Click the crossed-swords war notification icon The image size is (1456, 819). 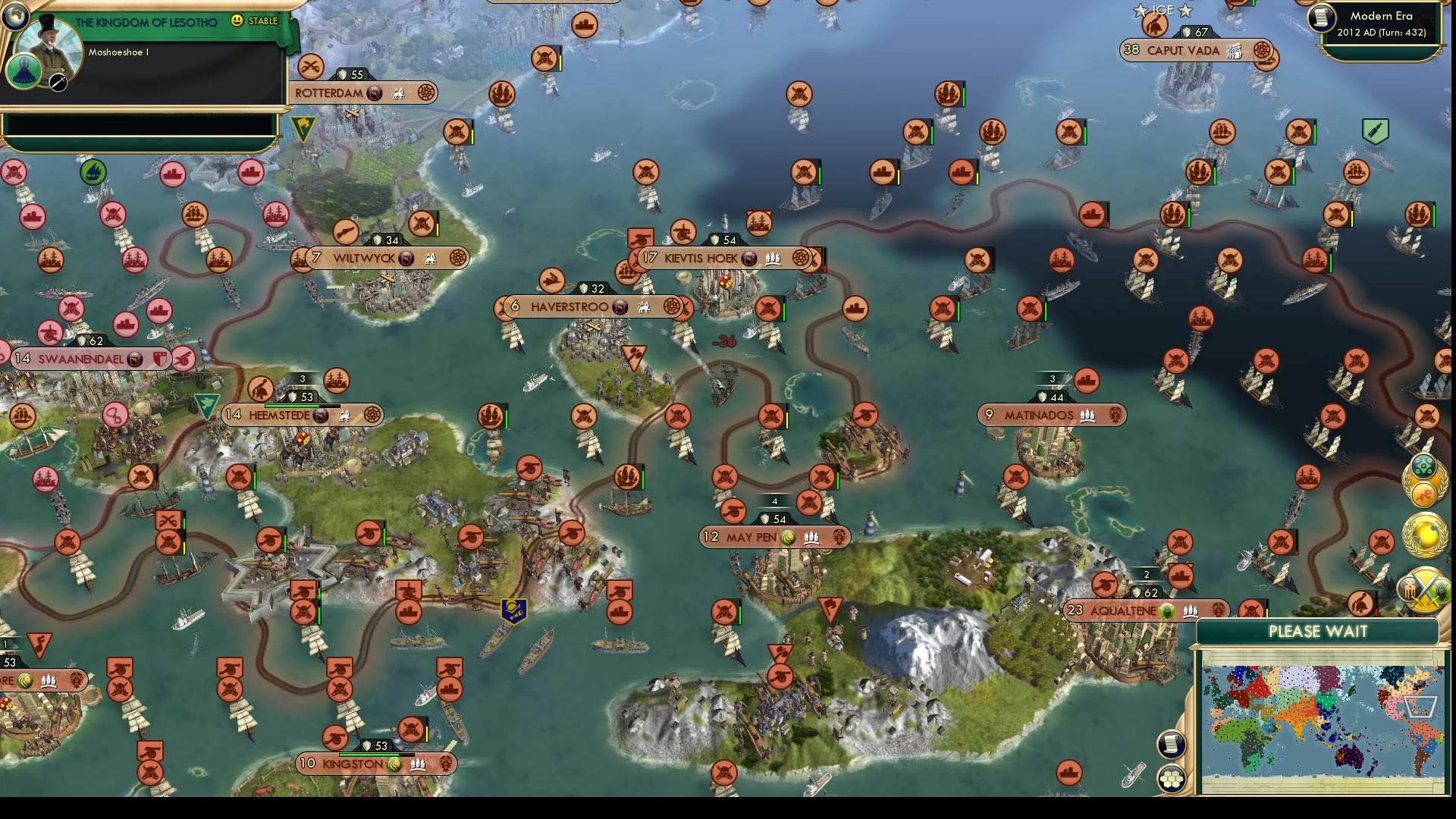(1423, 591)
